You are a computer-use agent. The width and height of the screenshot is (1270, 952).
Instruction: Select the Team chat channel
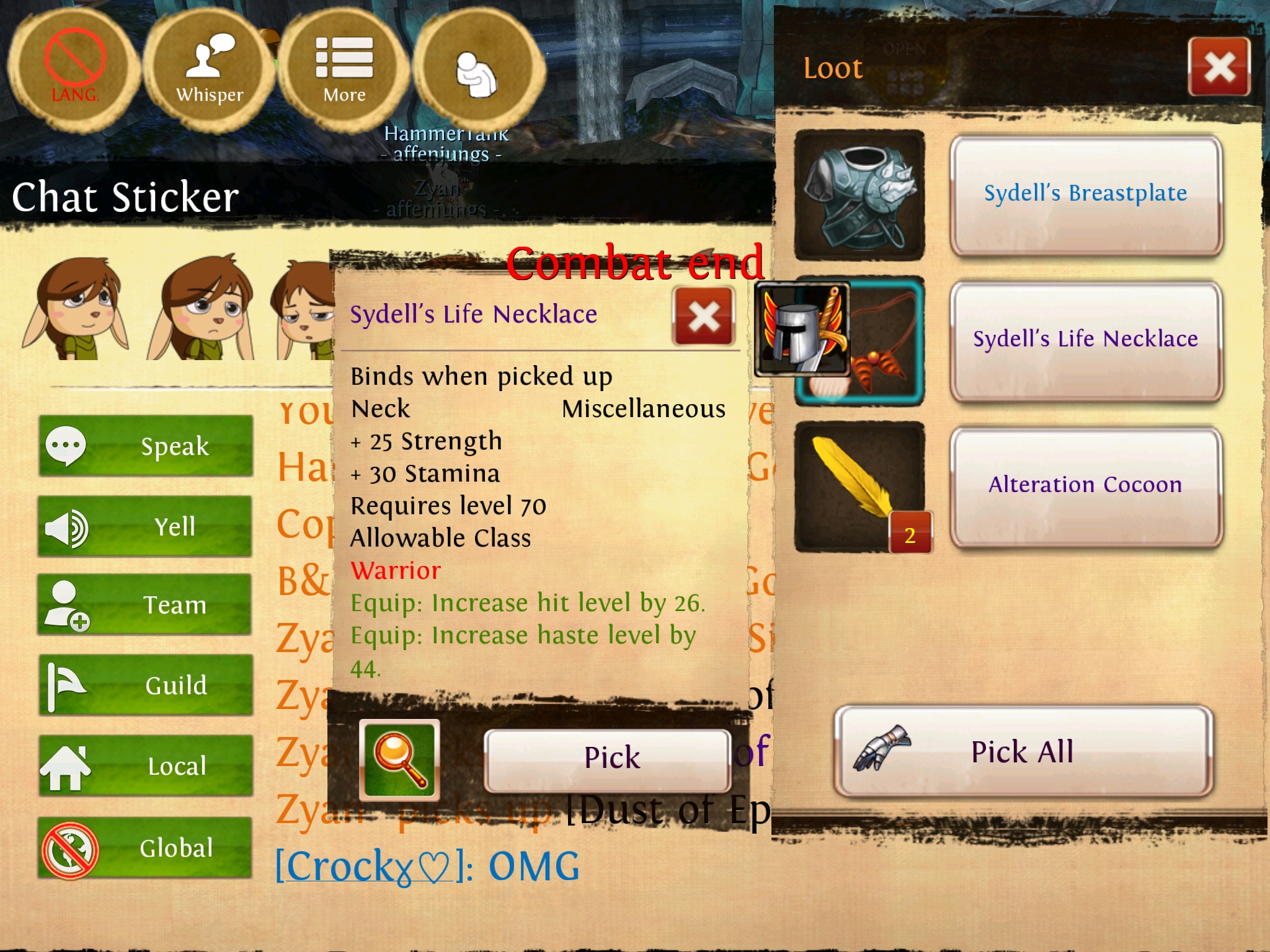[x=146, y=605]
